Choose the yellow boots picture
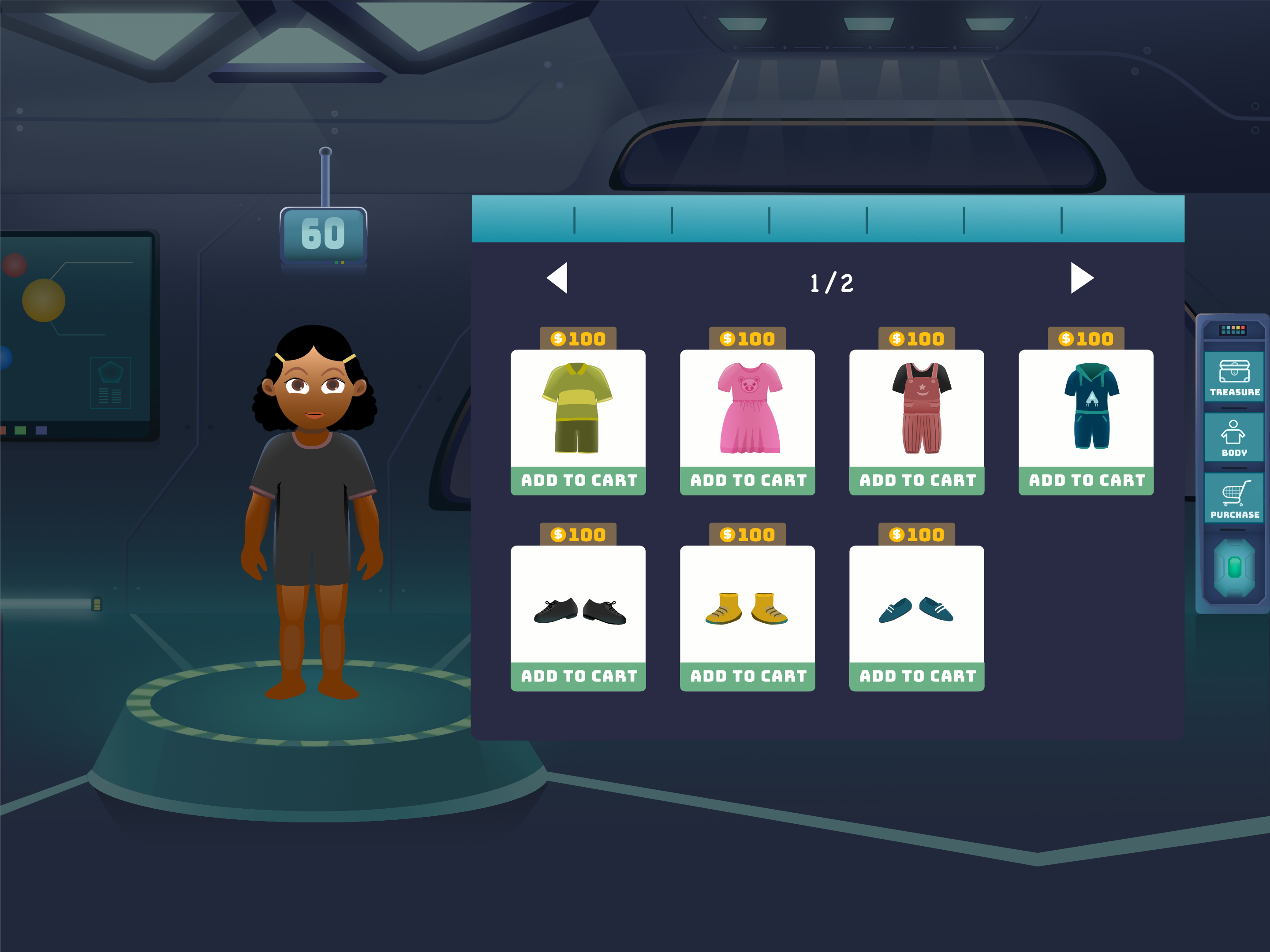Viewport: 1270px width, 952px height. [x=747, y=608]
